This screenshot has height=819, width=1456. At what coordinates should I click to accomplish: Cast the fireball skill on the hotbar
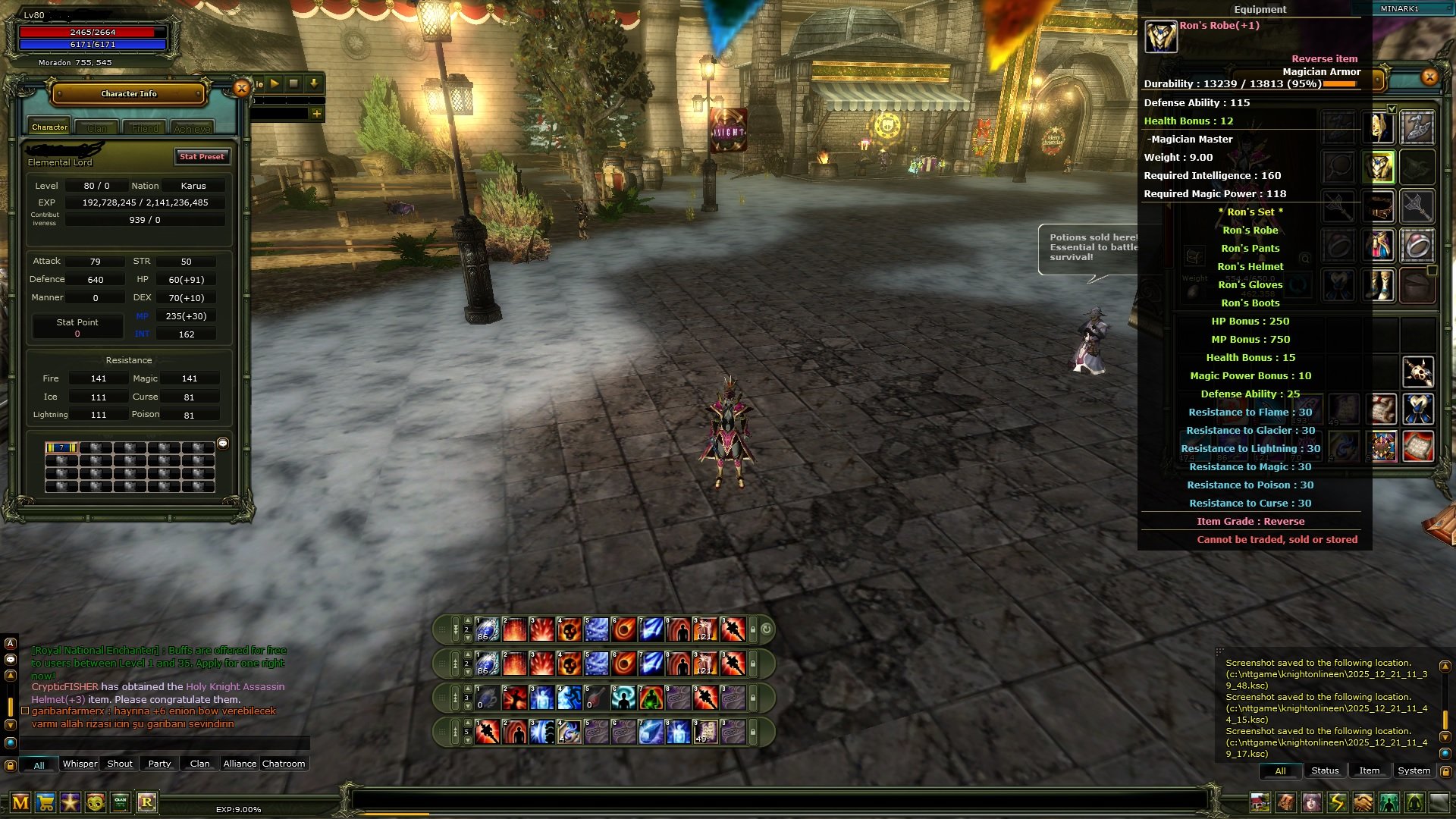(x=623, y=629)
